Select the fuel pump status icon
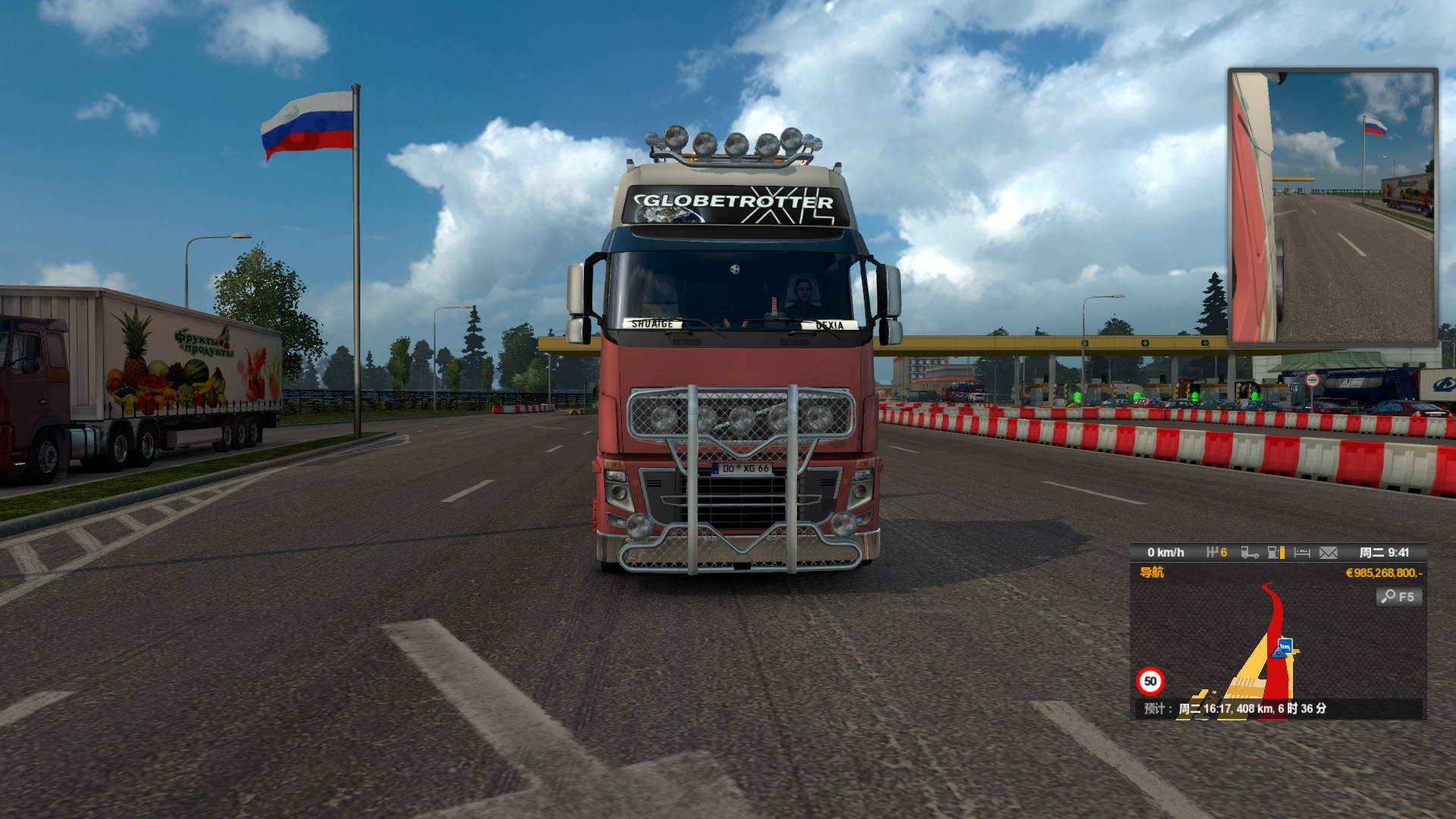 1276,553
